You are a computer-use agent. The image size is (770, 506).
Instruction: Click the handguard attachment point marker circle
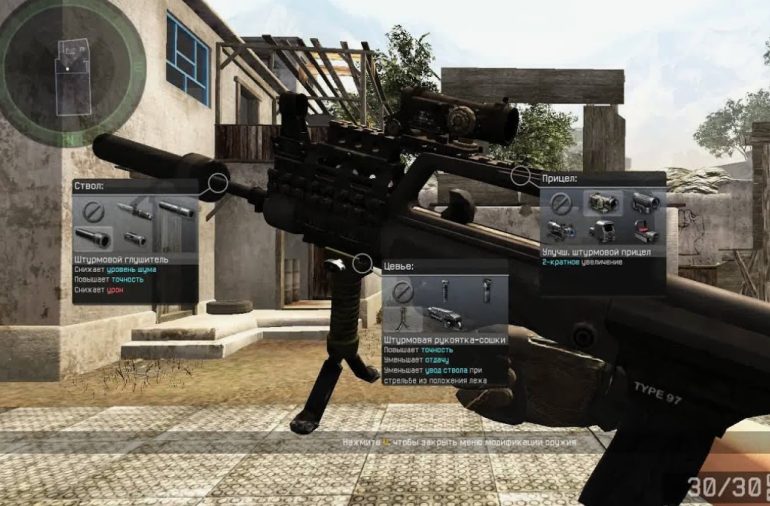[364, 264]
